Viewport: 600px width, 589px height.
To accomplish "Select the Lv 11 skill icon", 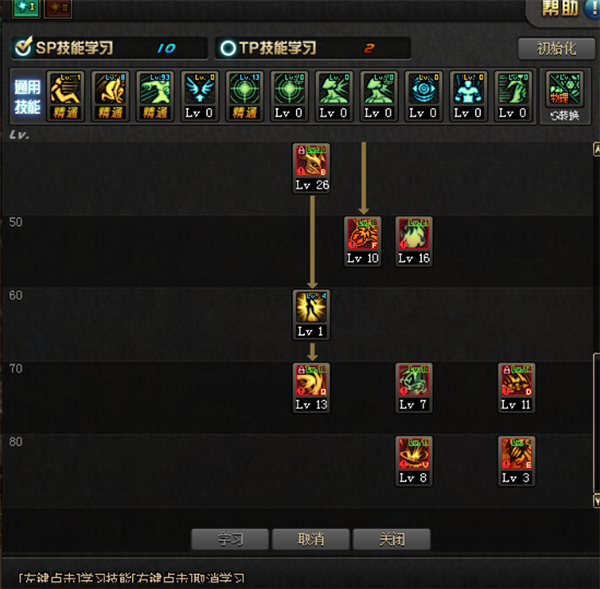I will [517, 381].
